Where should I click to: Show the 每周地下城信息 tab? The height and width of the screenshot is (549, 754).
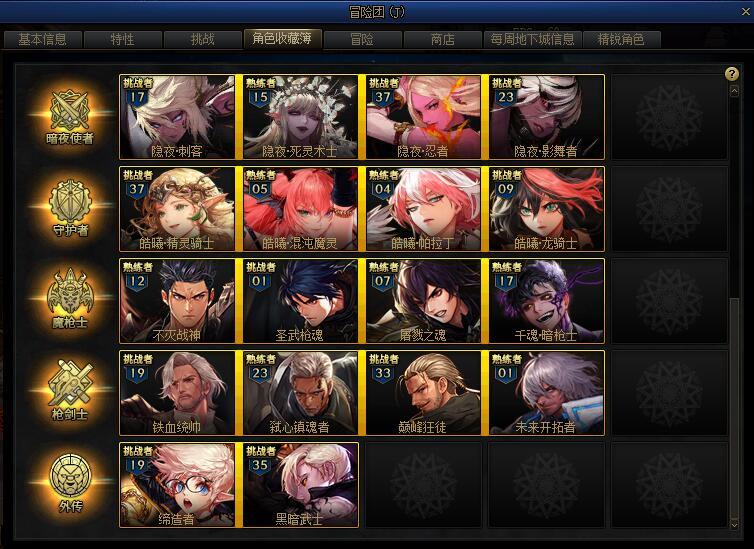click(x=532, y=40)
